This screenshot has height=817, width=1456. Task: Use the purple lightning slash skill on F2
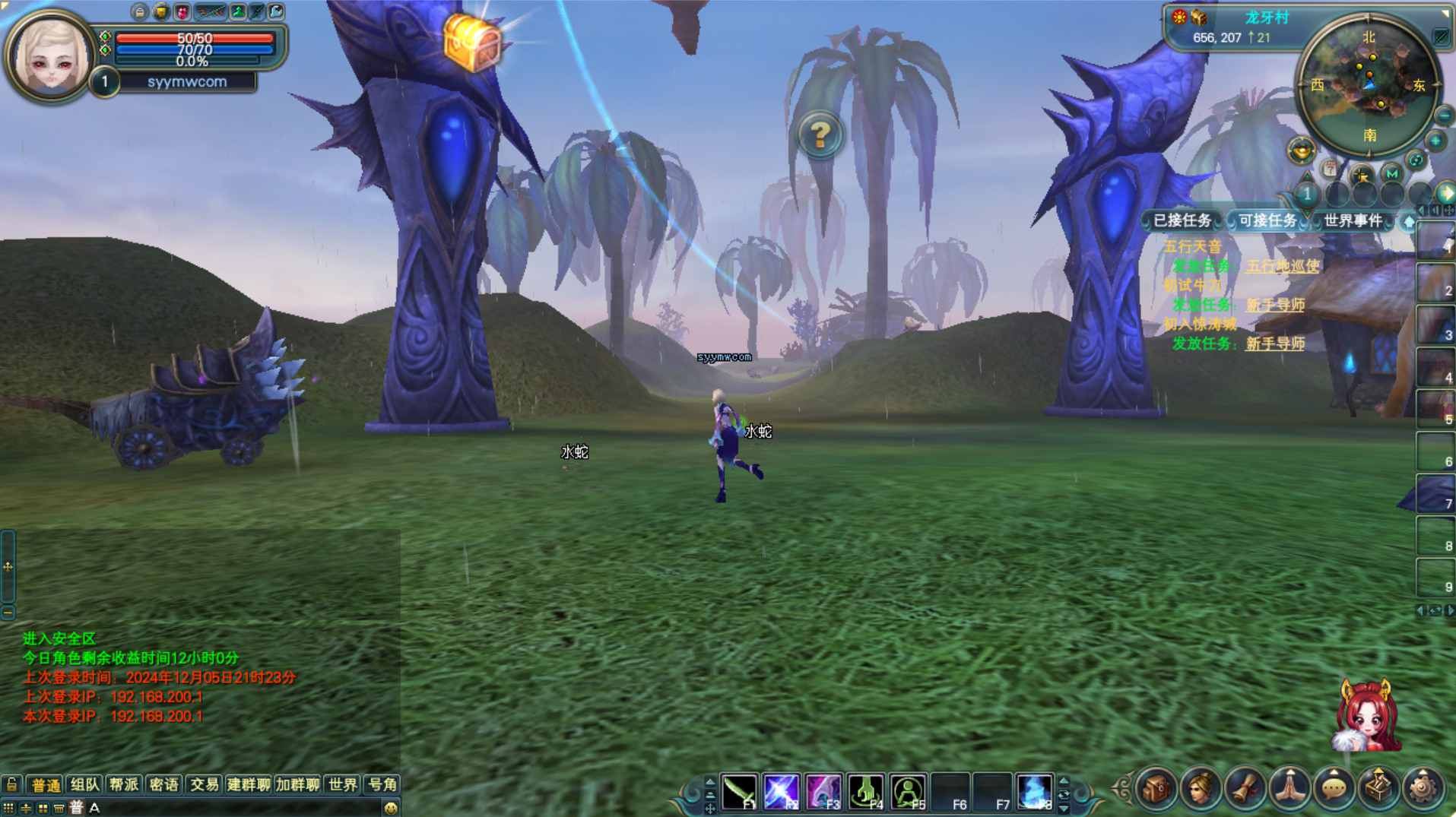(781, 791)
